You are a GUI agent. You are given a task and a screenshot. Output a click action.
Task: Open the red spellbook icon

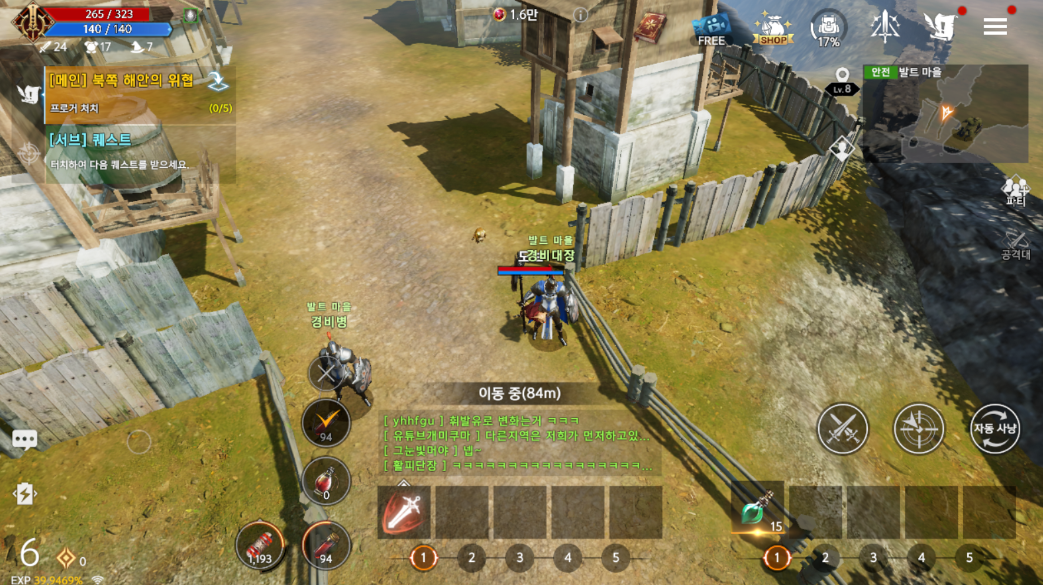(650, 27)
